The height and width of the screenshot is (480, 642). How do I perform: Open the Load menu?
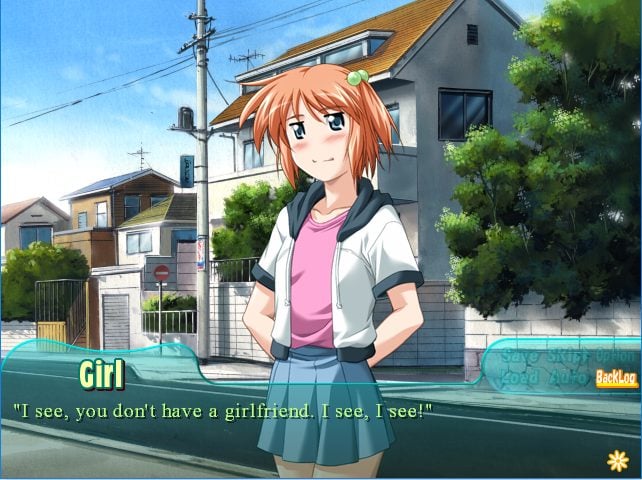pyautogui.click(x=518, y=377)
